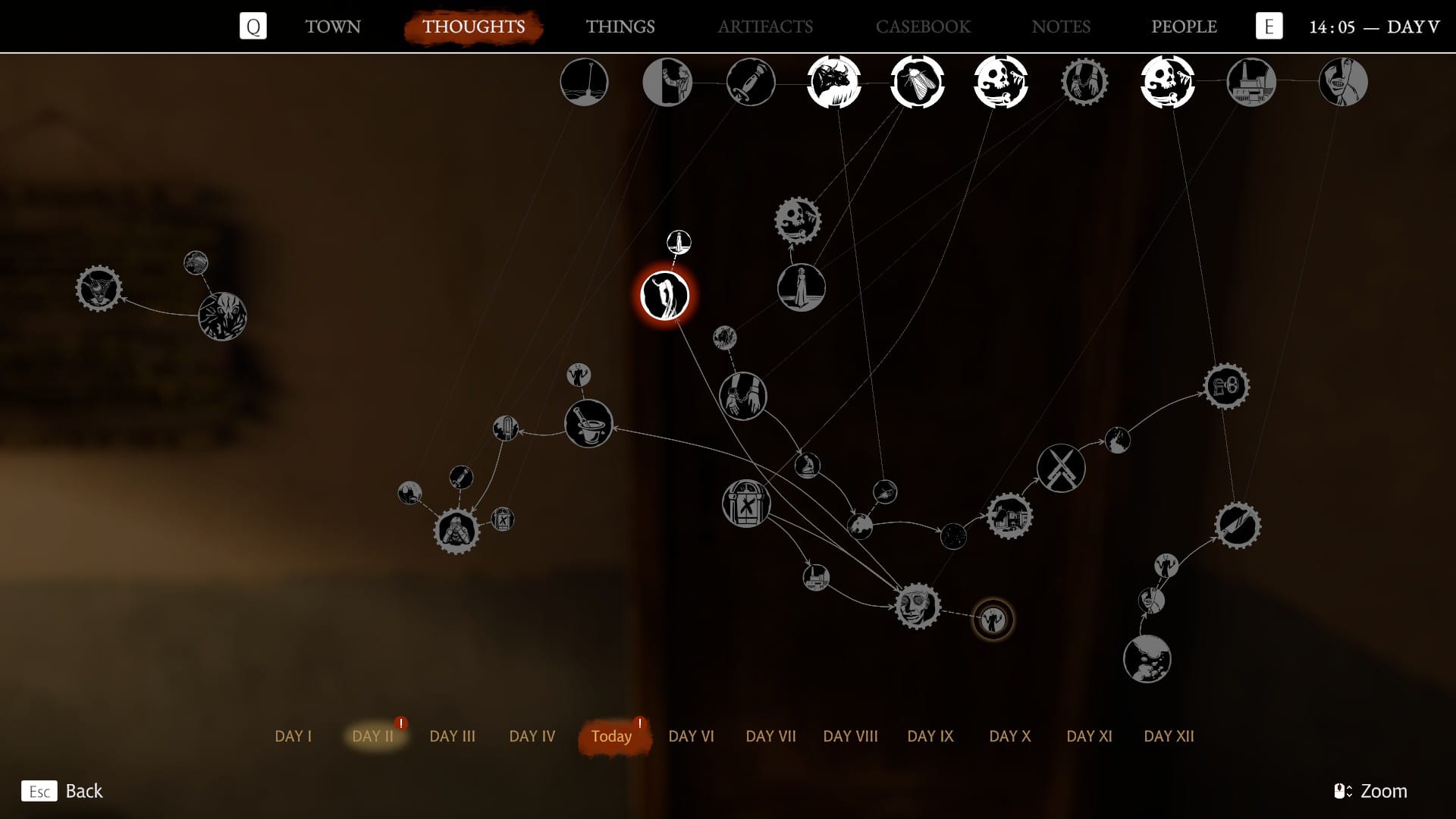
Task: Choose the Today timeline entry
Action: click(611, 736)
